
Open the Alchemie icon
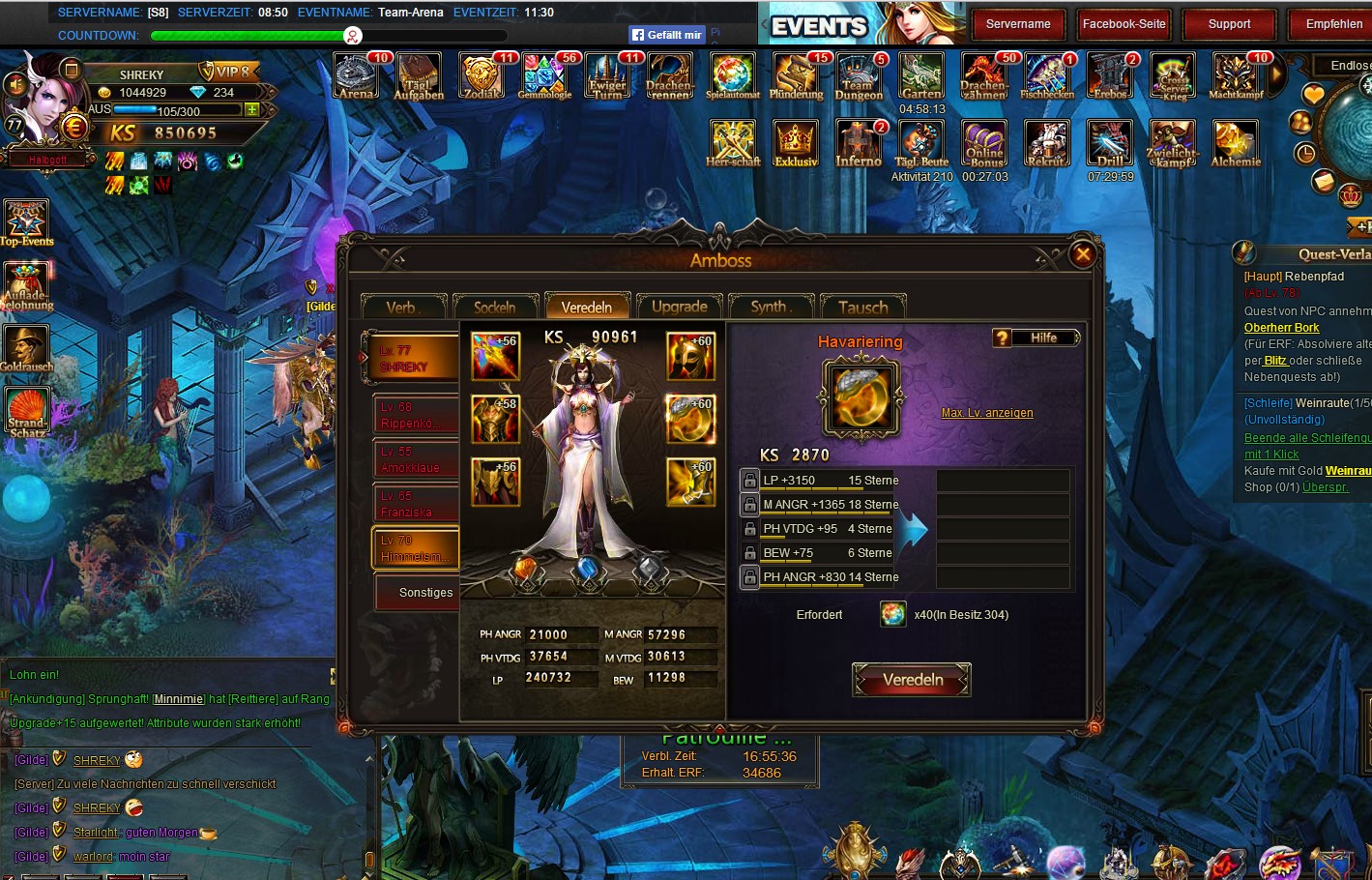point(1236,144)
